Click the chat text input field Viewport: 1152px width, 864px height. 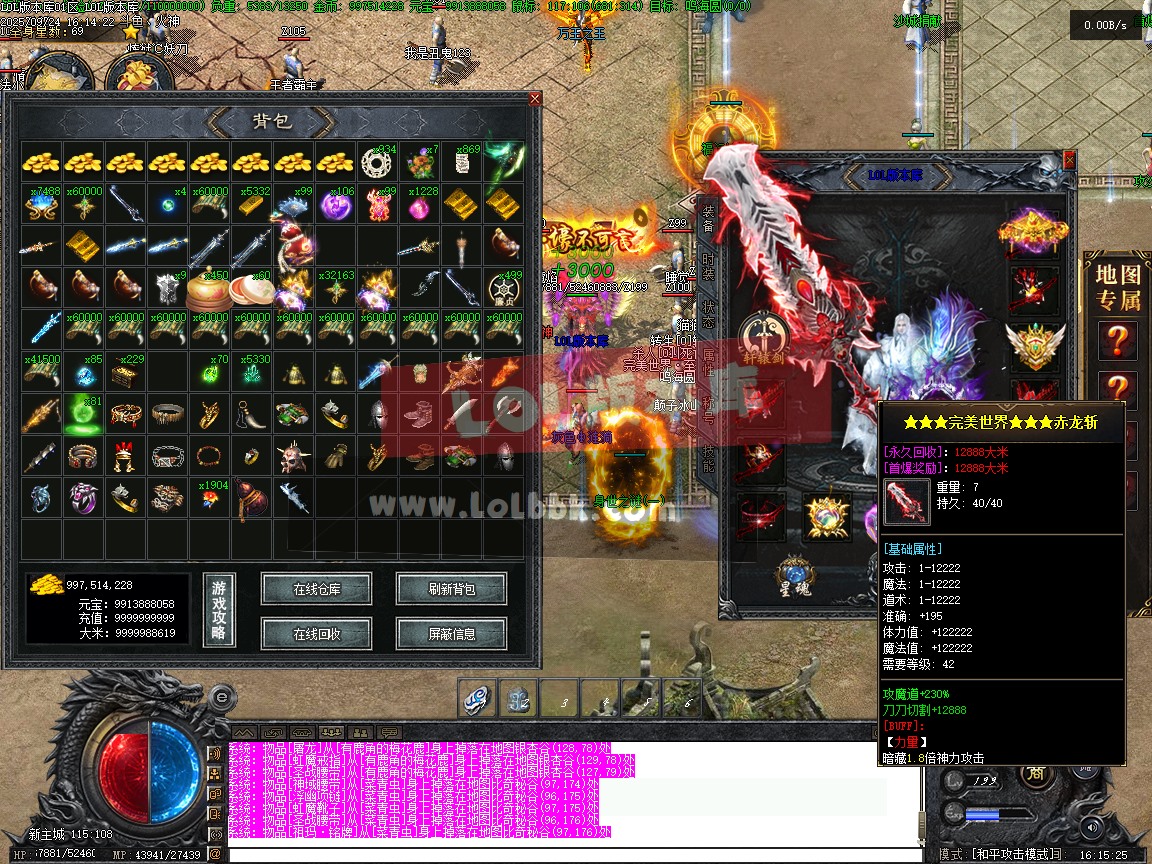click(570, 854)
